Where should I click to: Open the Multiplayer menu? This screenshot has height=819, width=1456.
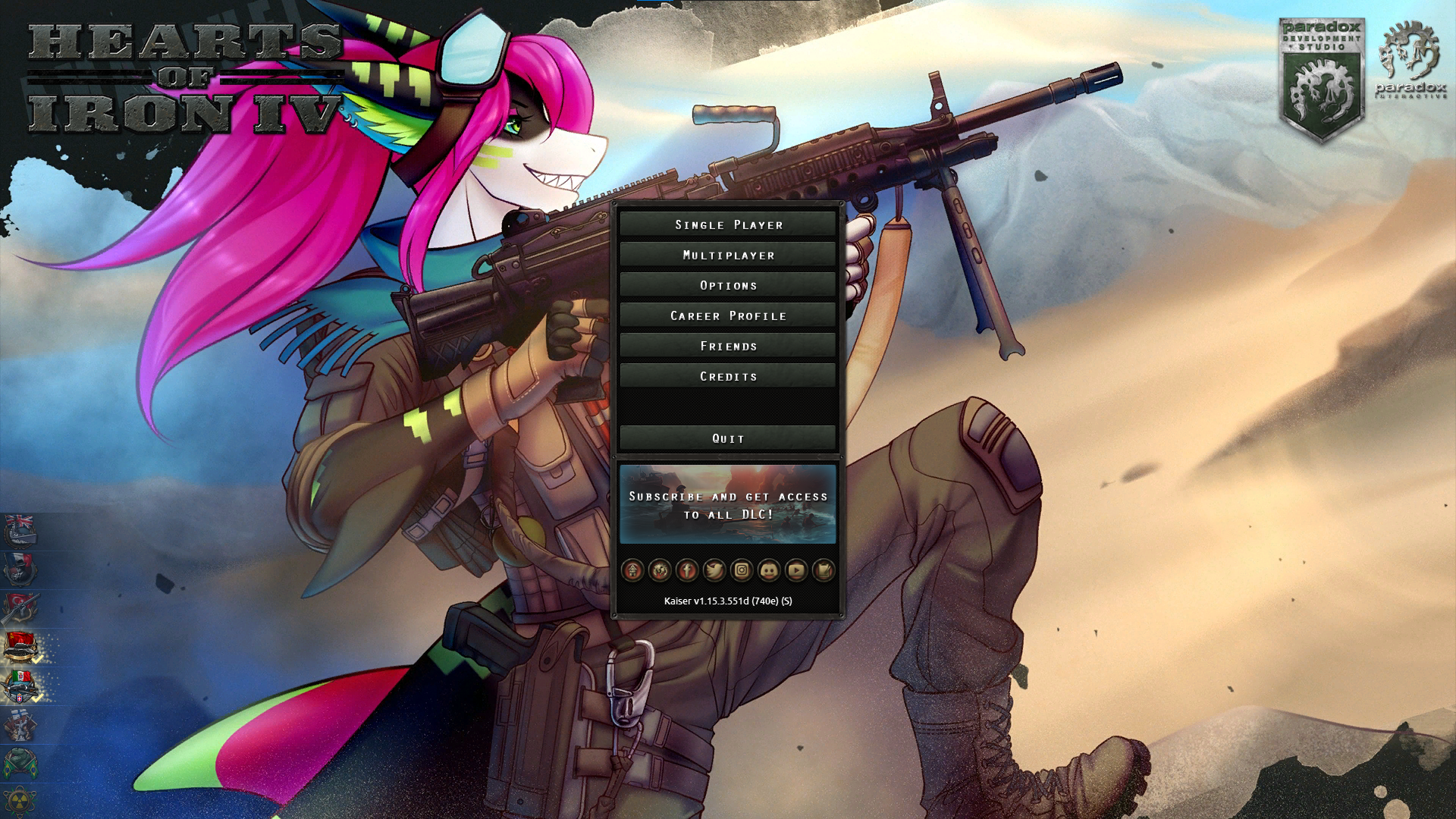[727, 255]
